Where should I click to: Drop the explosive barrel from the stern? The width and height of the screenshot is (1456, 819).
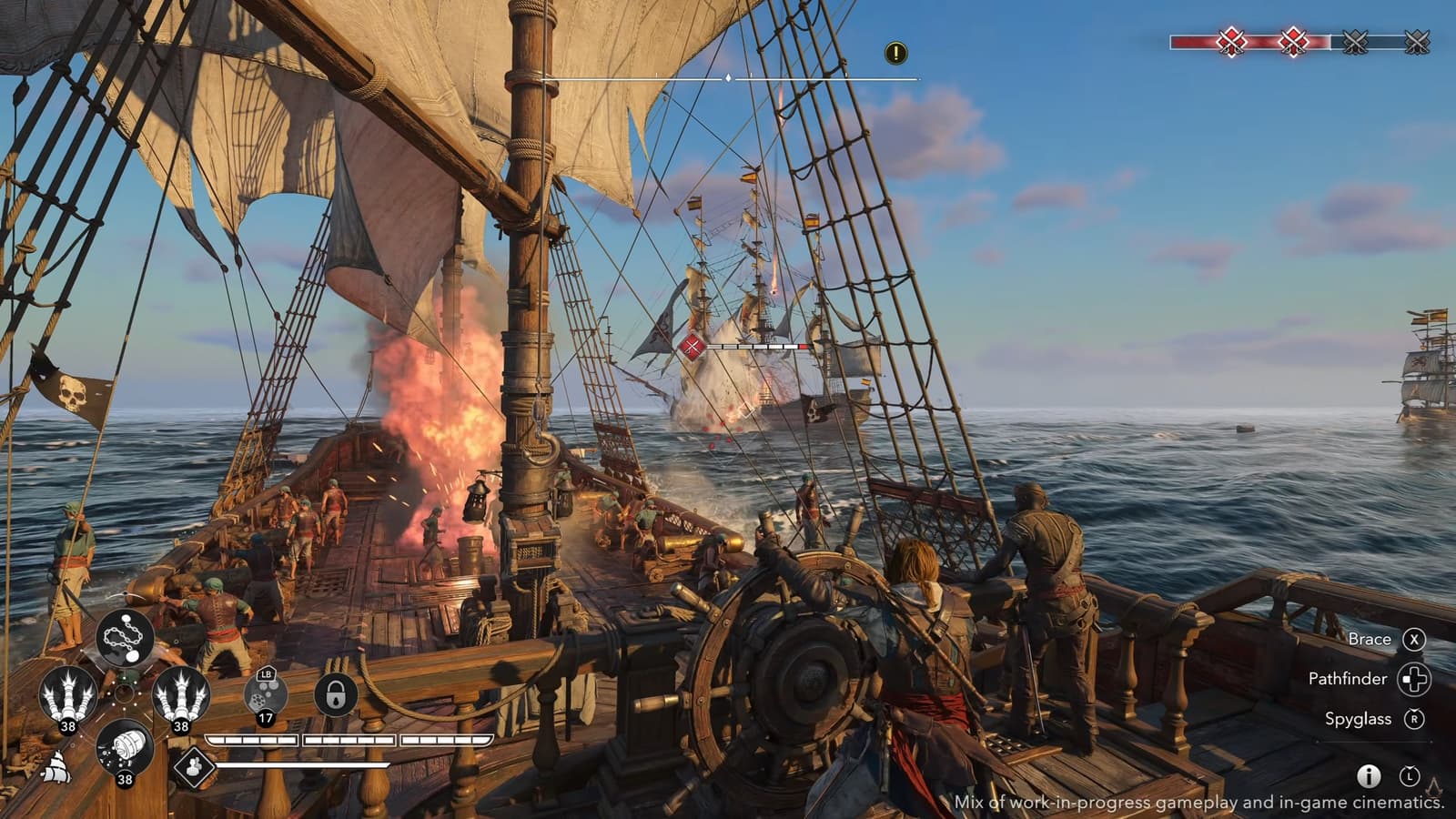[125, 748]
